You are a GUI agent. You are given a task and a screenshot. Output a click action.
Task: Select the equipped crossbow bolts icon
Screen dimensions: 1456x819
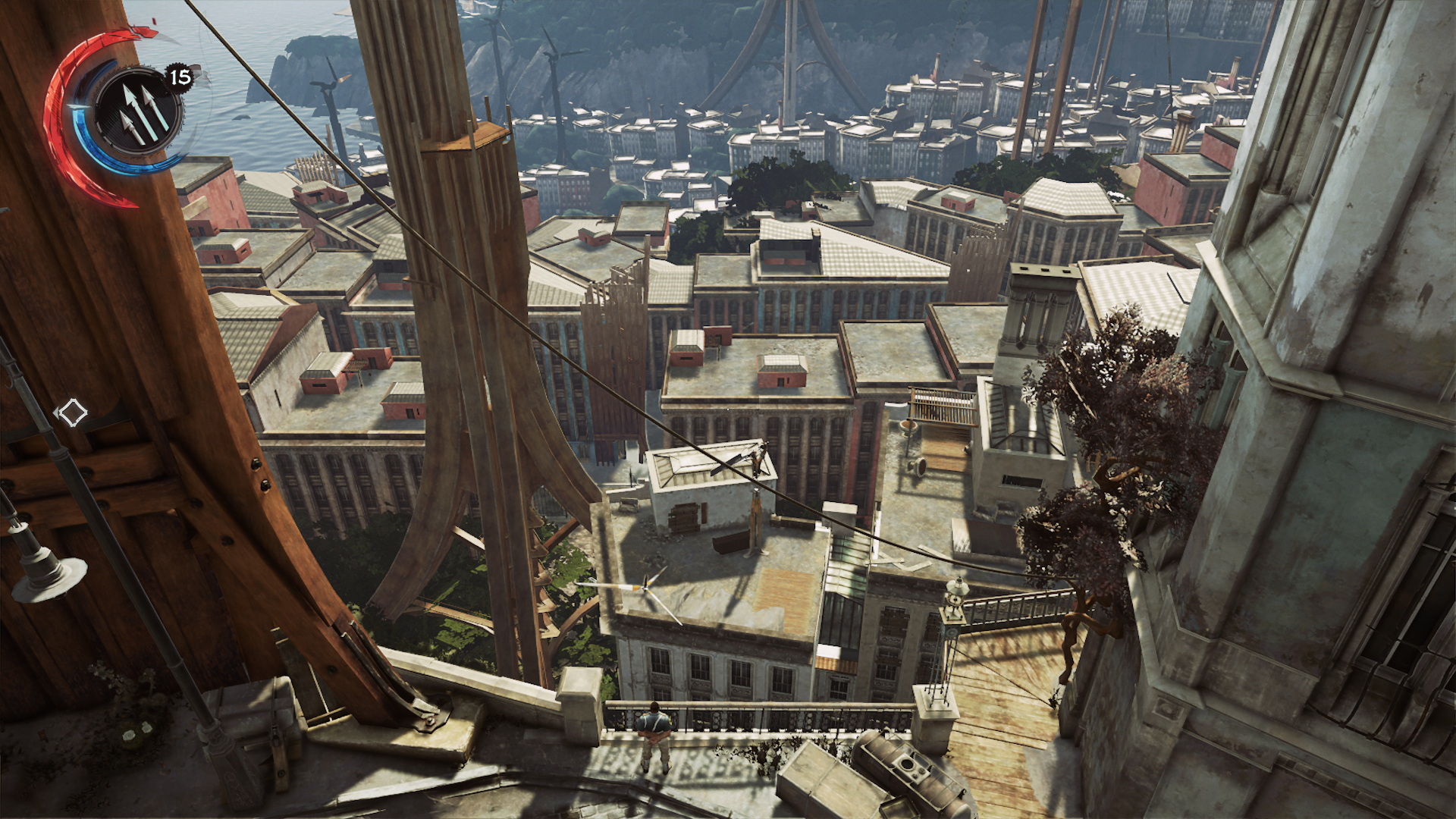[138, 111]
